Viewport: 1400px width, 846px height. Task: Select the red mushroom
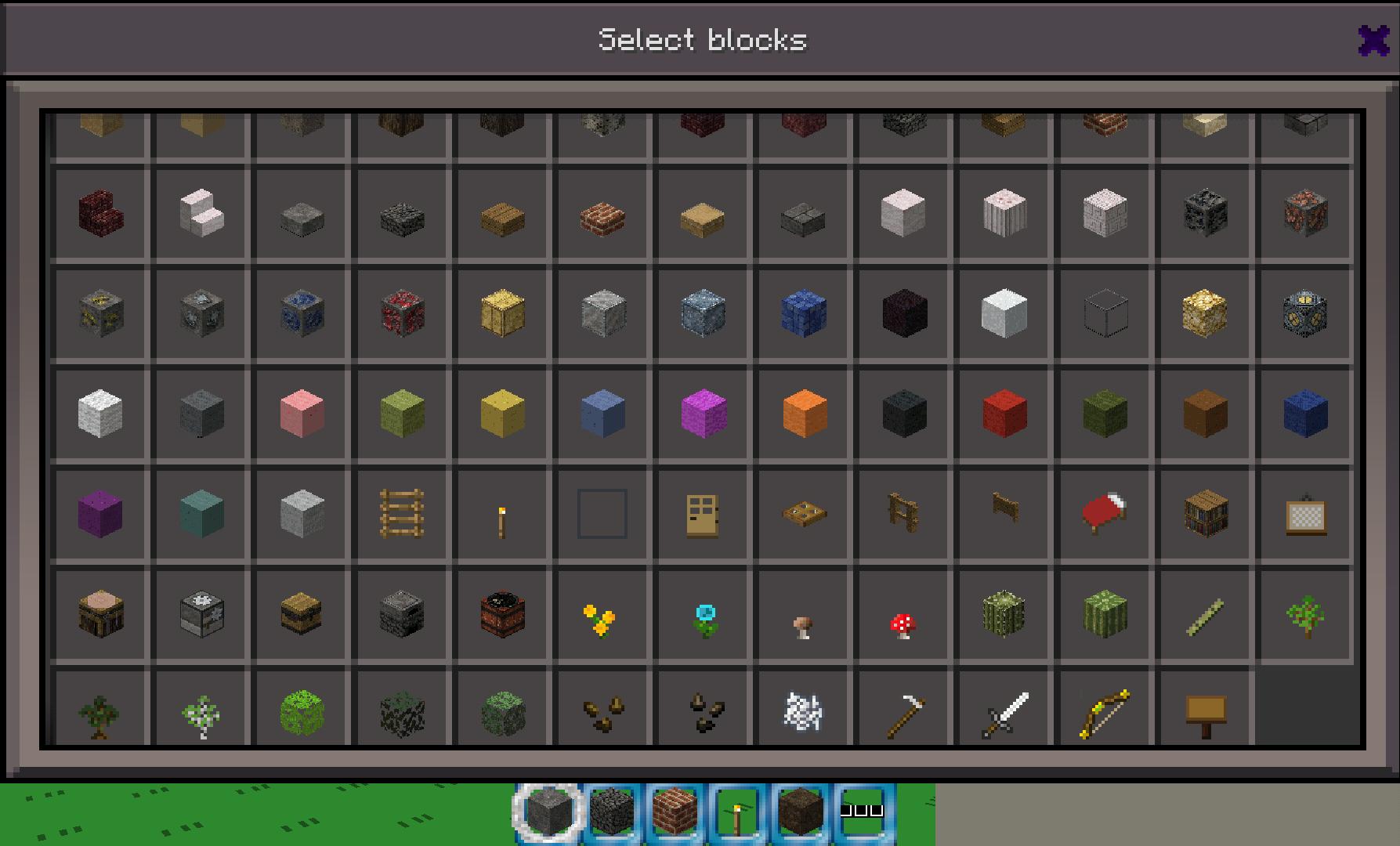(x=902, y=614)
